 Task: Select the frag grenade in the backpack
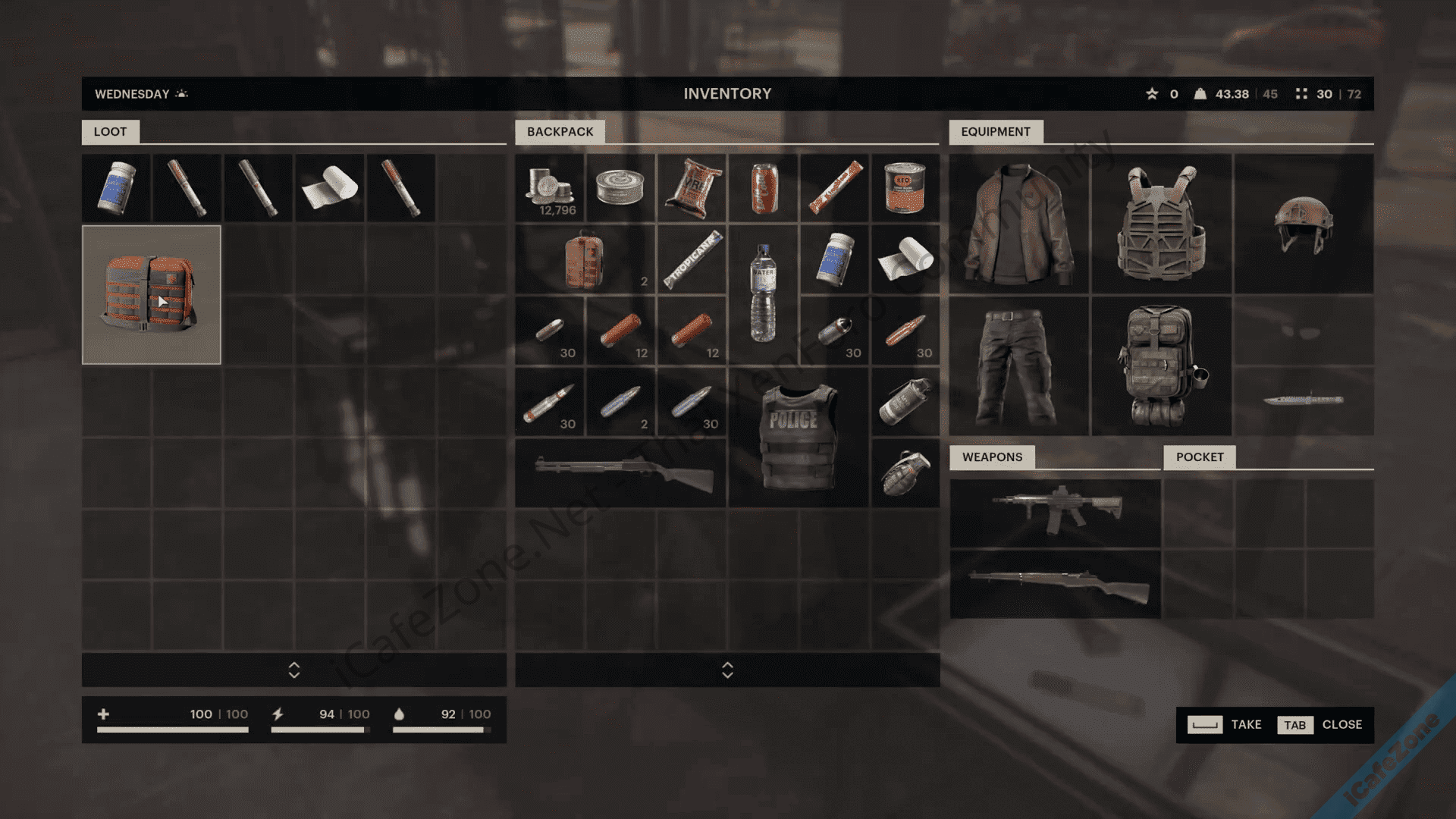click(x=905, y=472)
